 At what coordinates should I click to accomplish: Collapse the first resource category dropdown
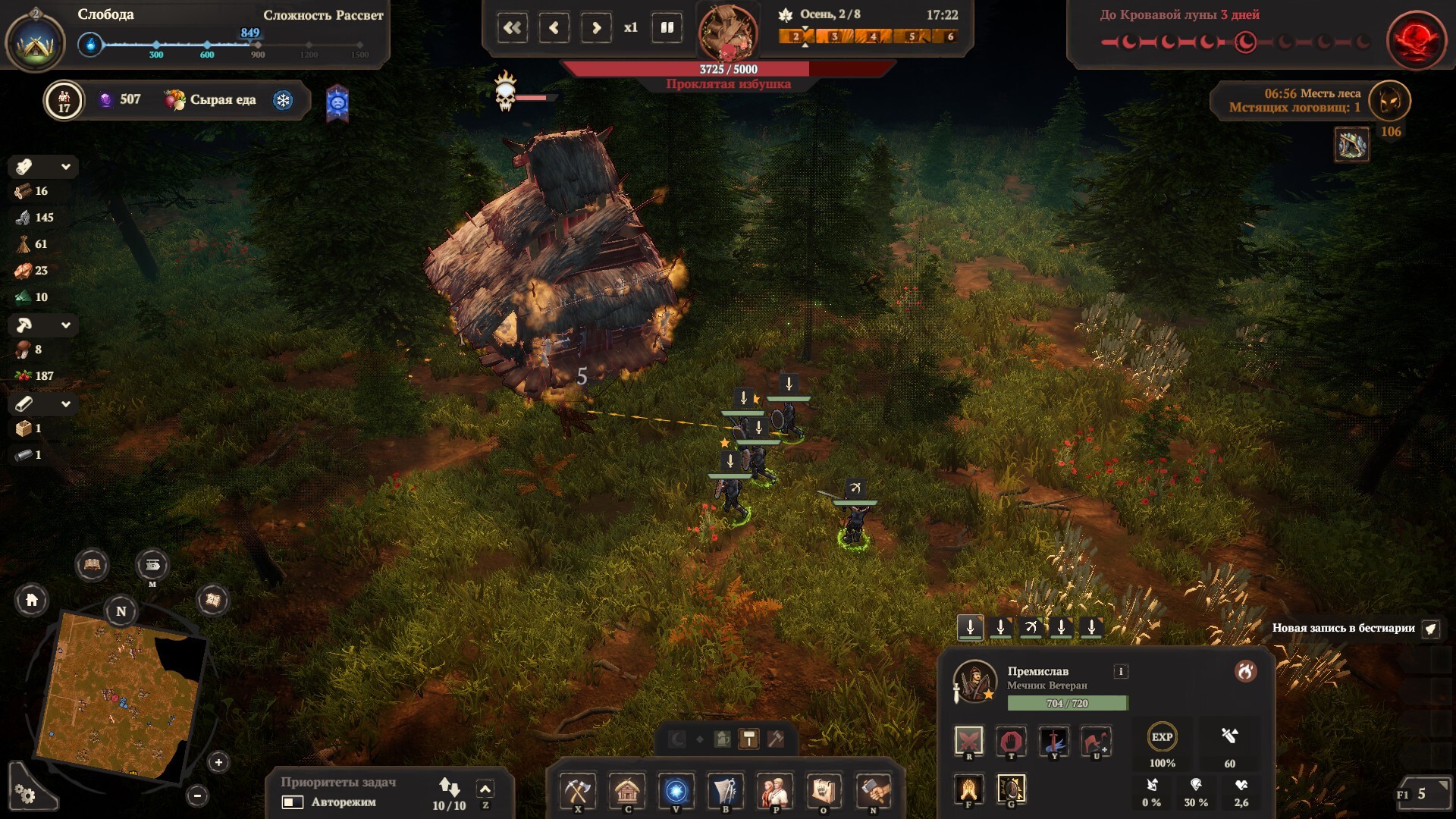click(66, 167)
